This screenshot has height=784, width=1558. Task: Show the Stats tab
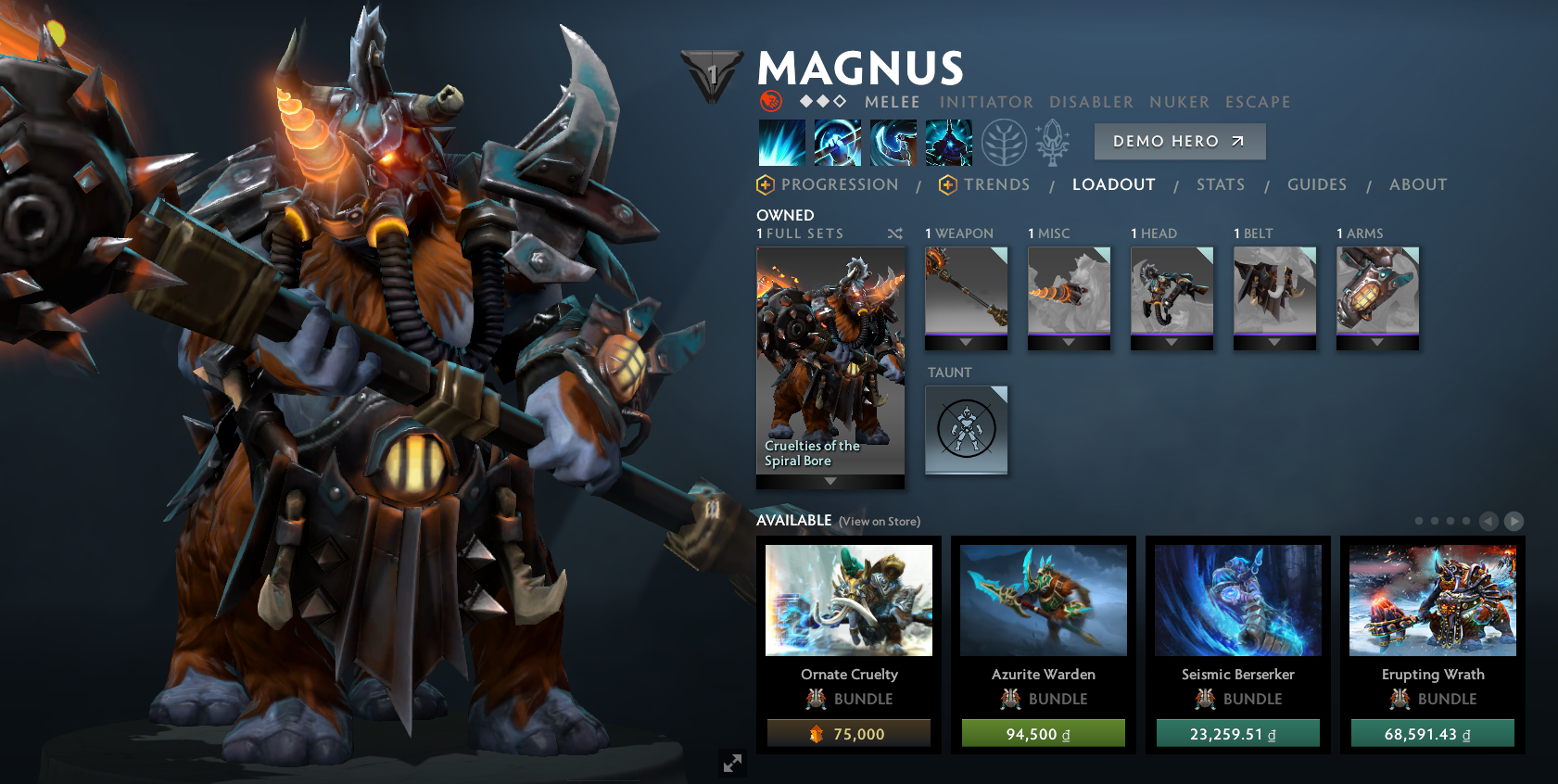[x=1220, y=184]
